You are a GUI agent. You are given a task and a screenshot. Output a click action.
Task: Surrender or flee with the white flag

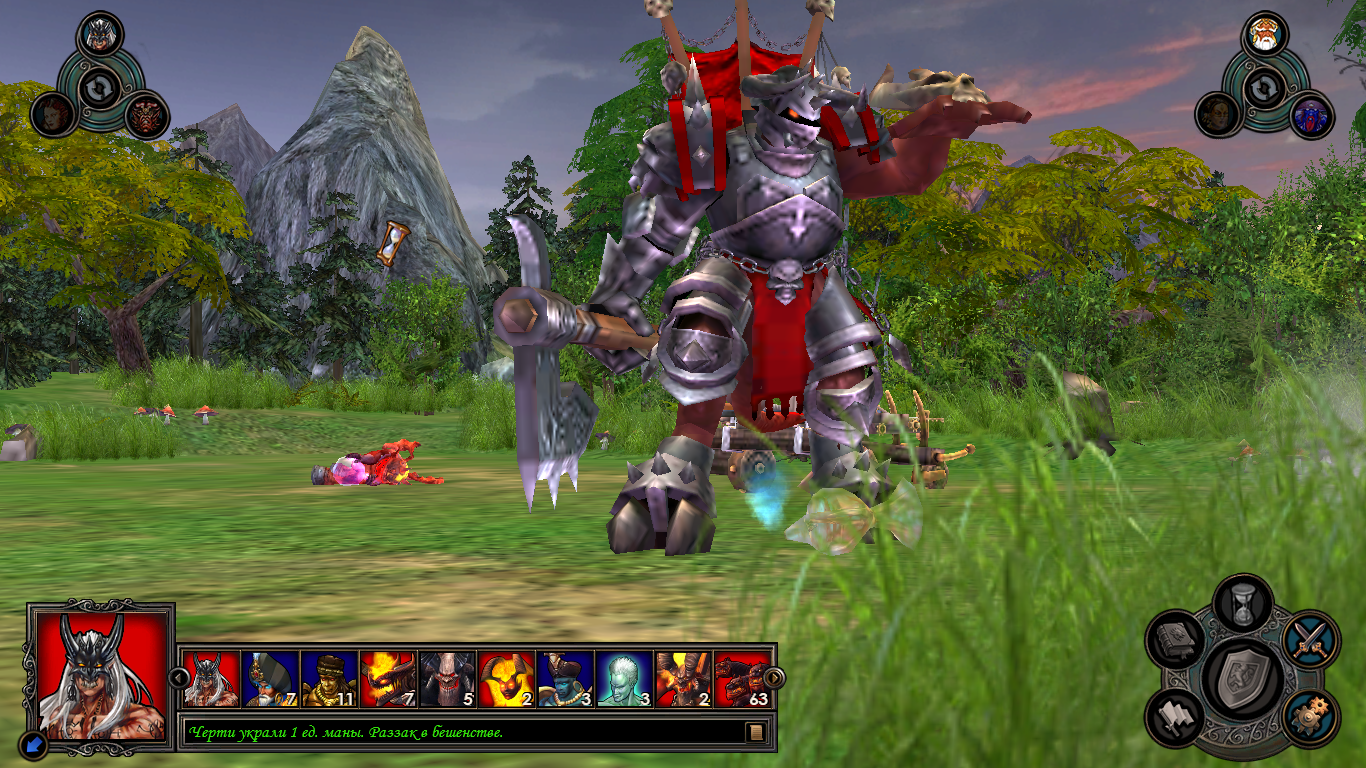(1175, 717)
